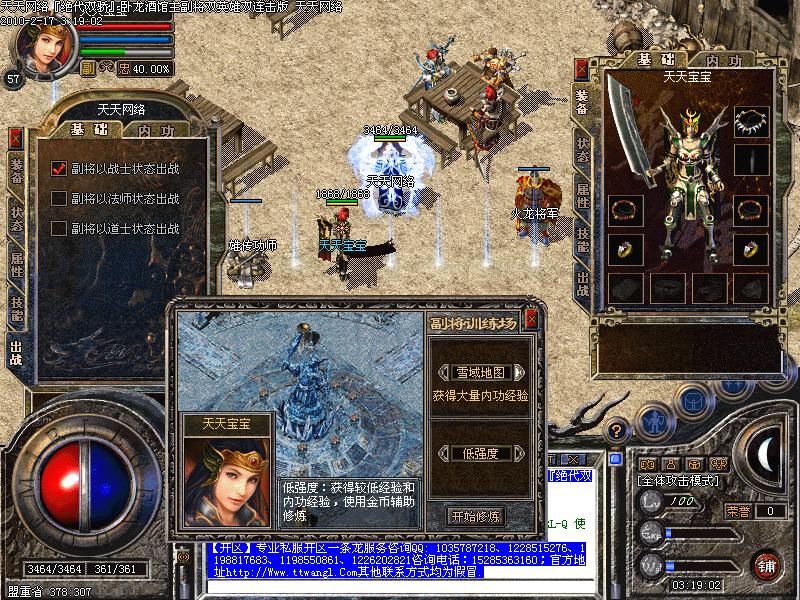Image resolution: width=800 pixels, height=600 pixels.
Task: Open the 属性 side tab in left panel
Action: tap(16, 263)
